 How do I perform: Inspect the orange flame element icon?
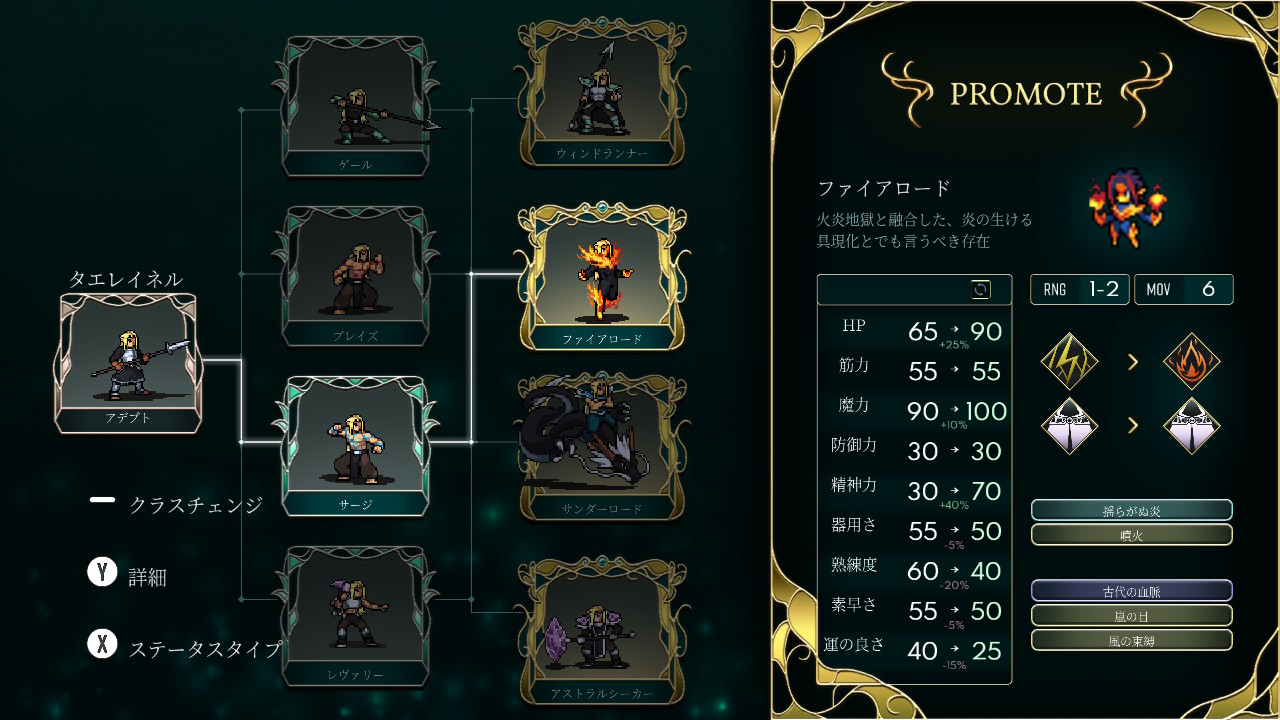[1192, 362]
